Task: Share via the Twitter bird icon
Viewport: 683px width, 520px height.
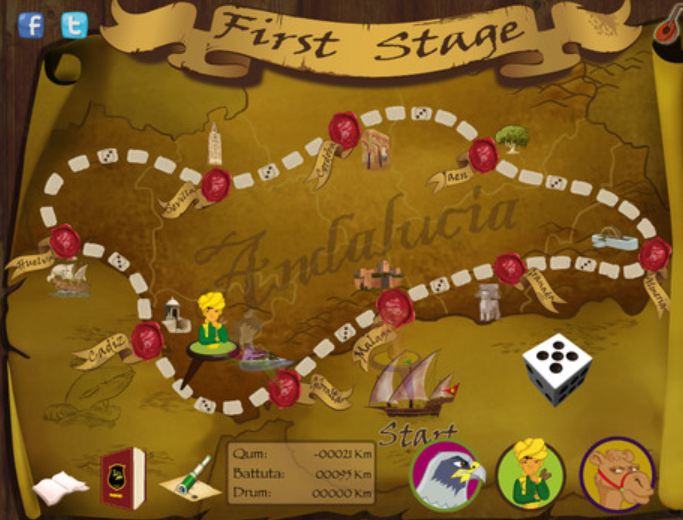Action: pos(74,24)
